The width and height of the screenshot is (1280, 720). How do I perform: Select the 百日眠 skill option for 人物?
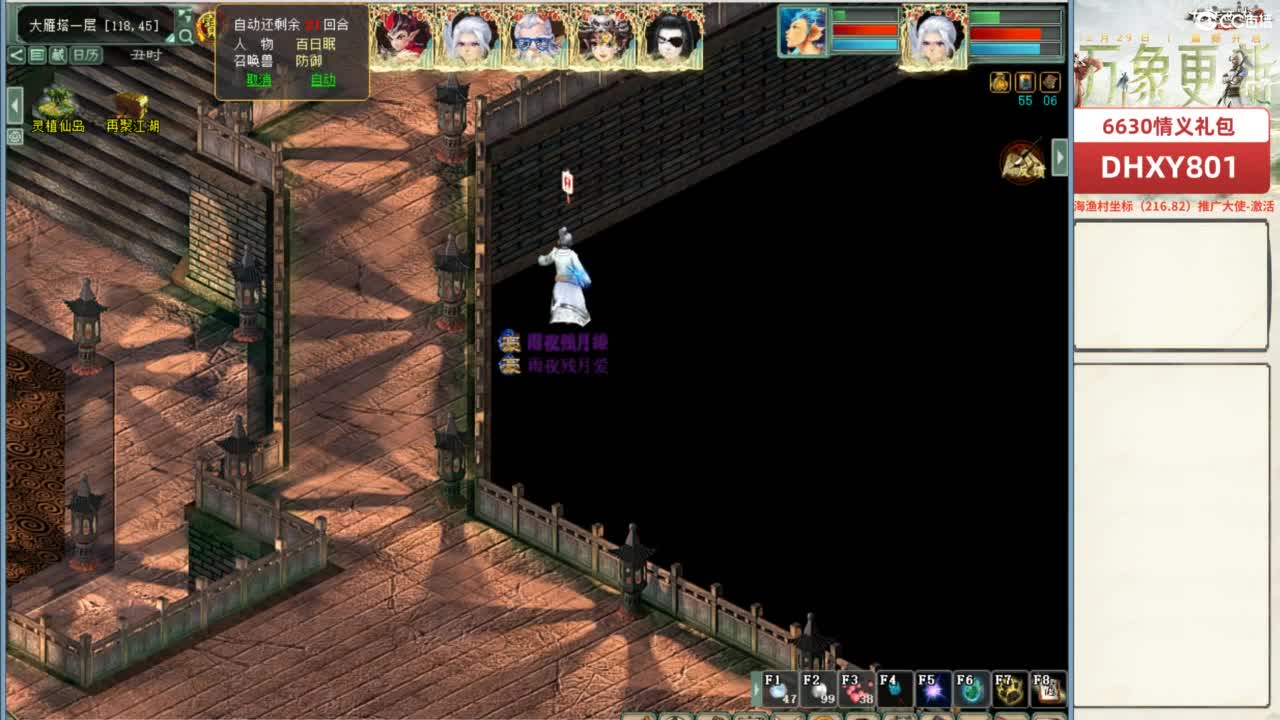(318, 44)
